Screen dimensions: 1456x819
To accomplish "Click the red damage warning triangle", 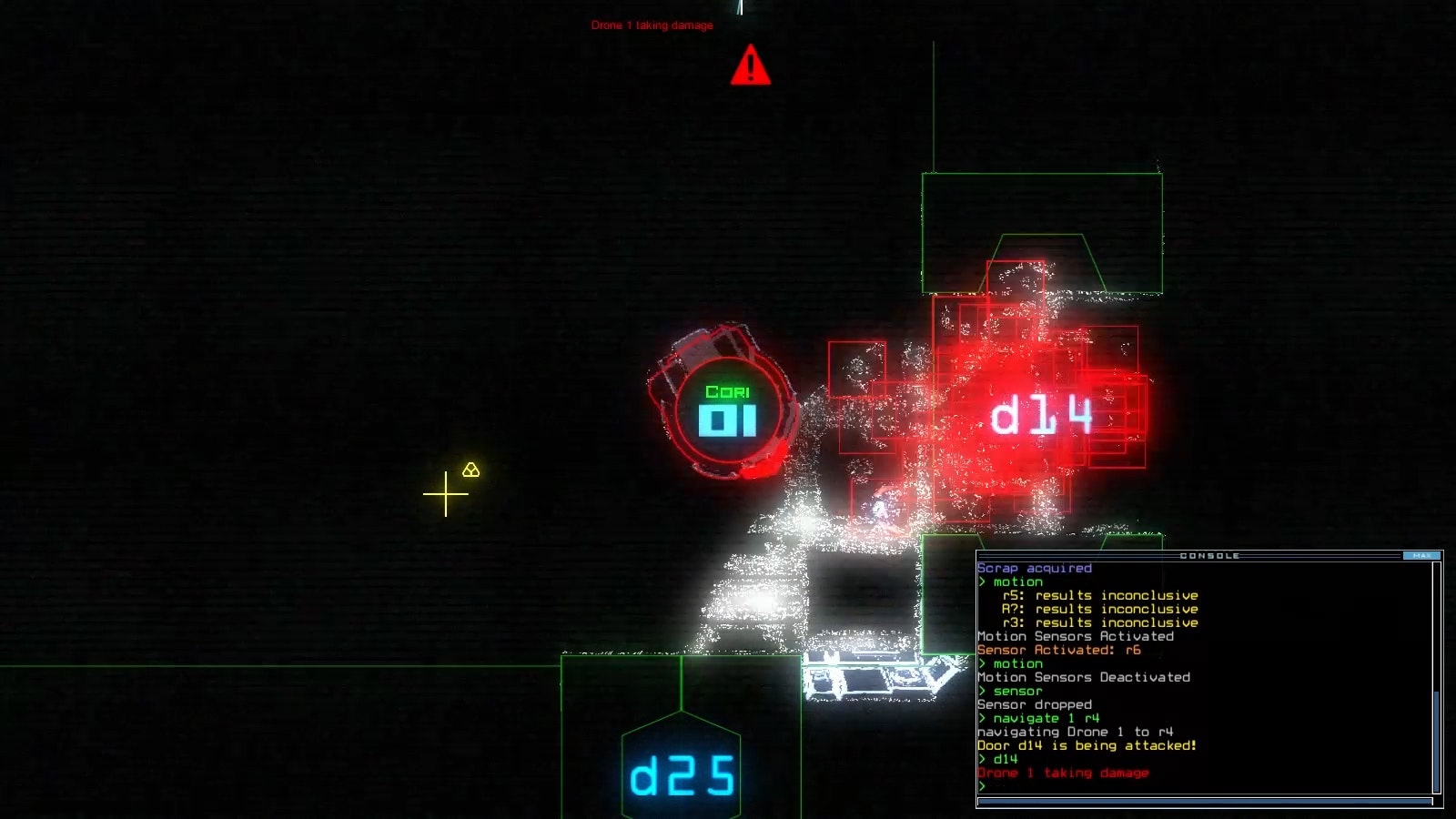I will (750, 66).
